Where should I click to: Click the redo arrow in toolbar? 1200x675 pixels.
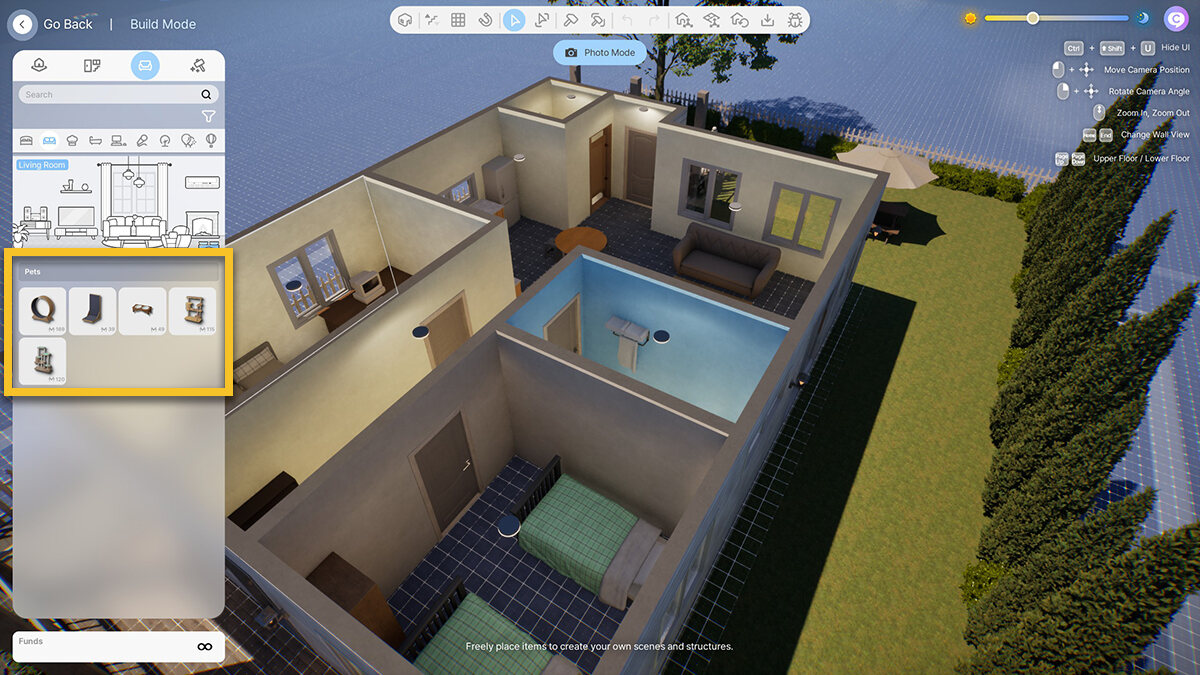655,20
